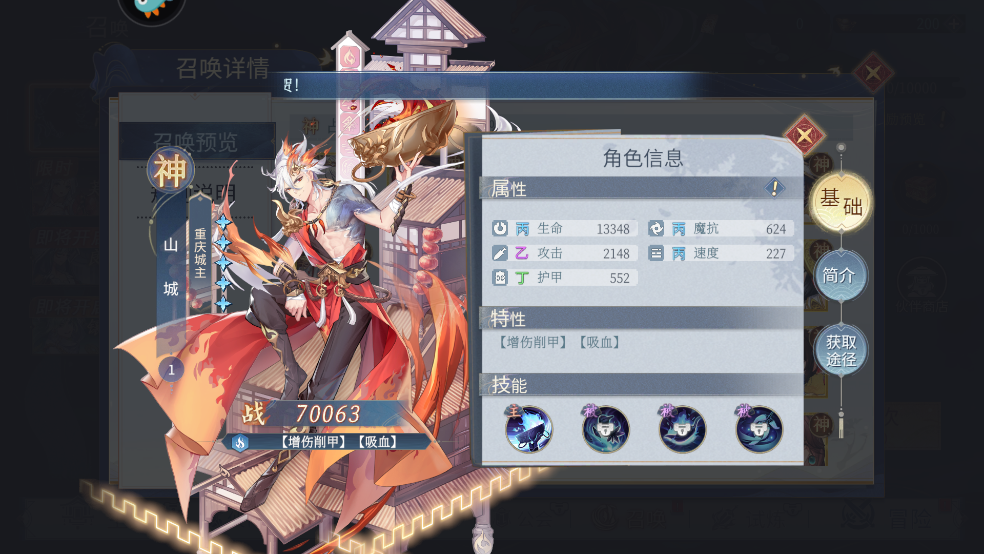984x554 pixels.
Task: Show the 获取途径 tab
Action: click(x=840, y=349)
